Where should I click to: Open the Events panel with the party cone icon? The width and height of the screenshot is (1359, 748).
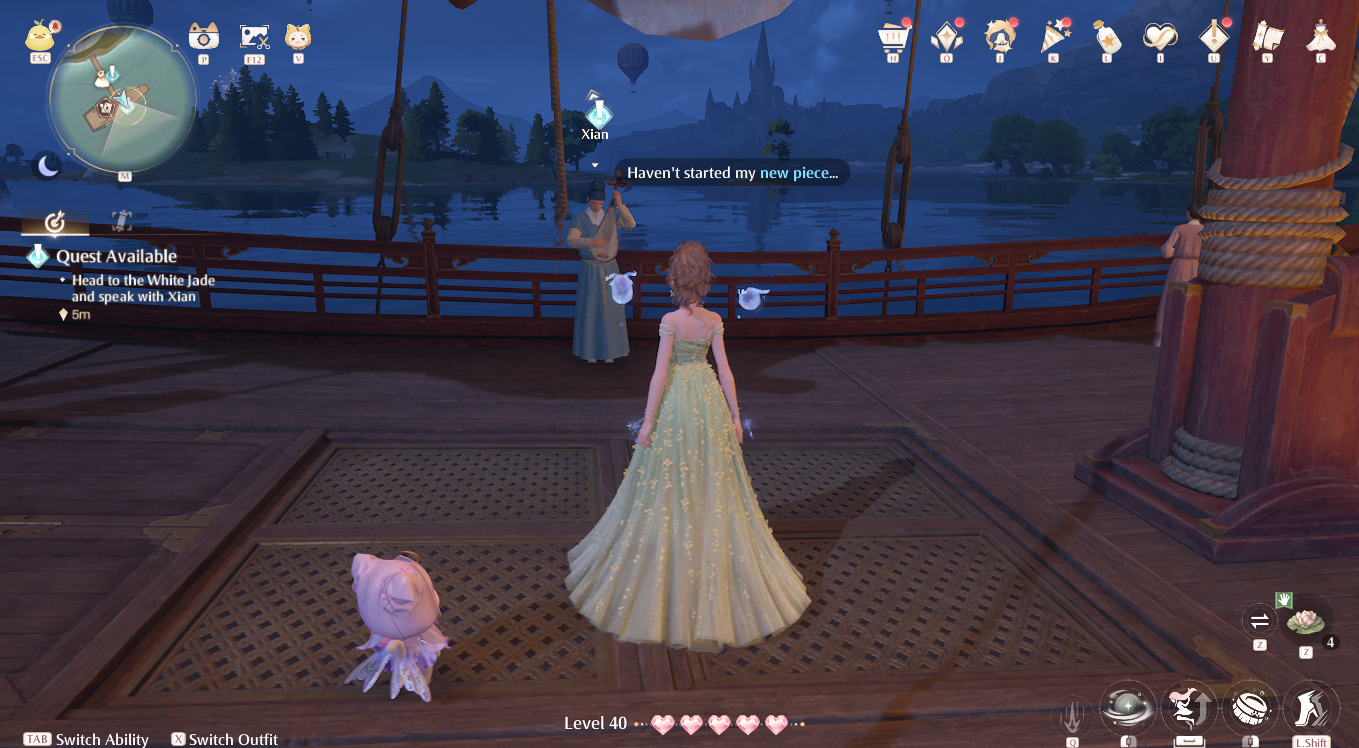1054,38
